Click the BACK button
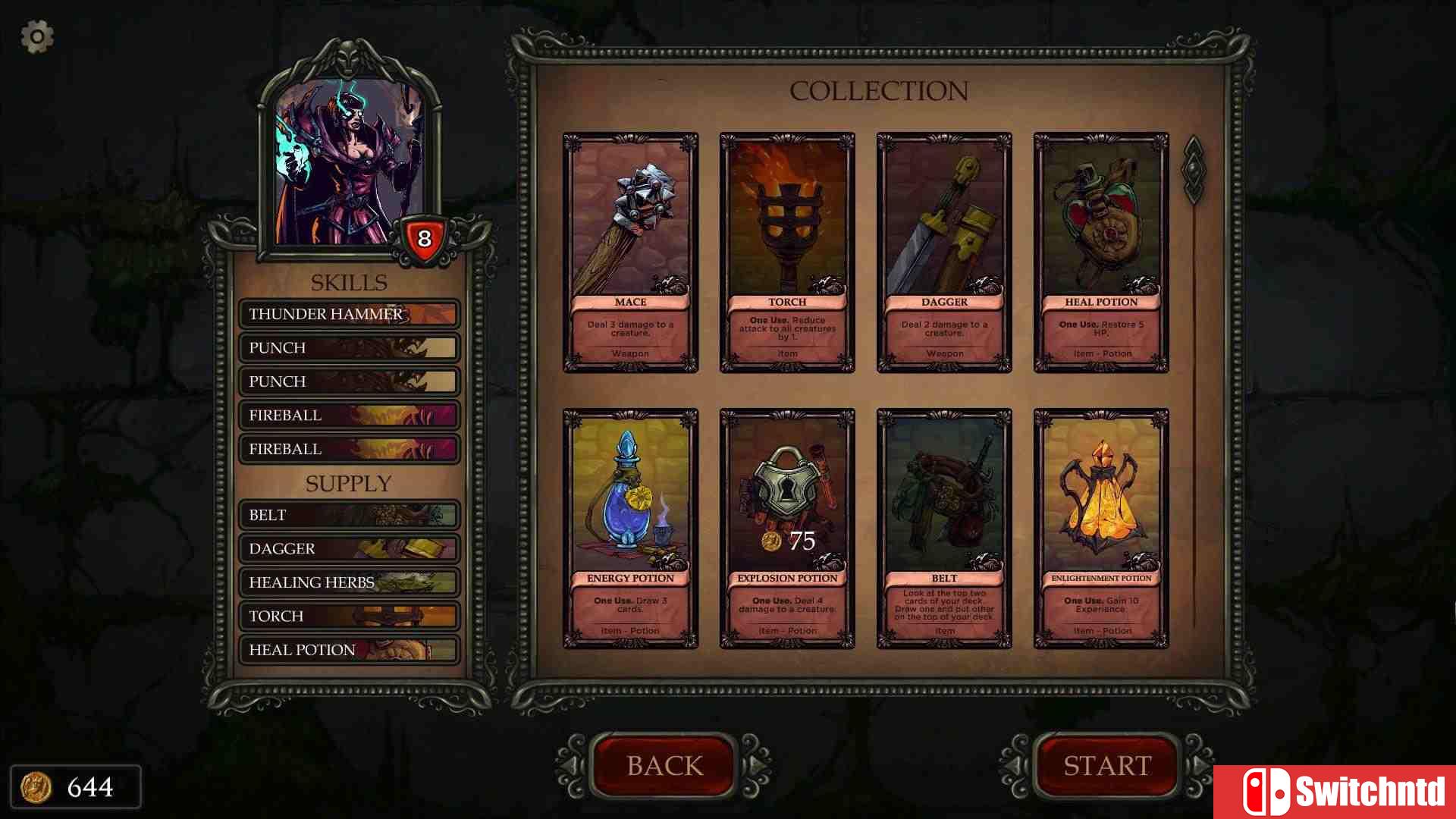Viewport: 1456px width, 819px height. click(x=664, y=766)
